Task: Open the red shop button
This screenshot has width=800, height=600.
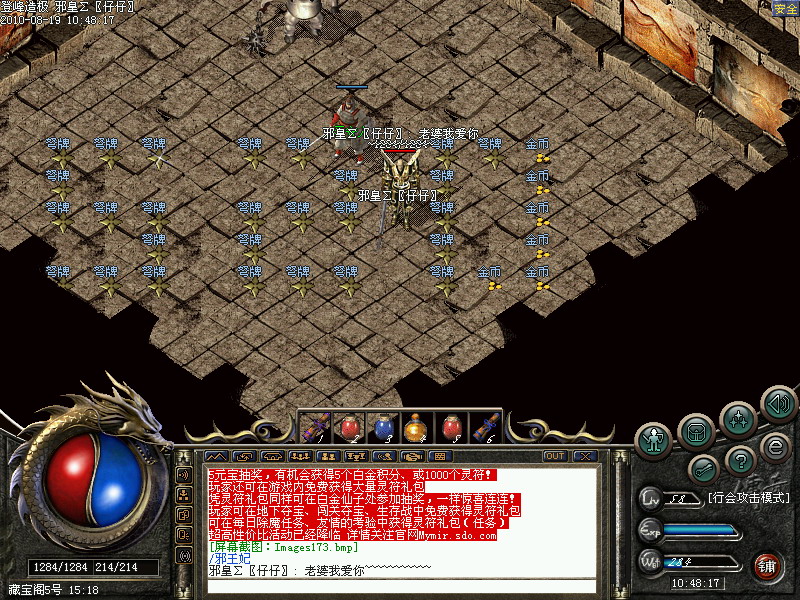Action: (767, 565)
